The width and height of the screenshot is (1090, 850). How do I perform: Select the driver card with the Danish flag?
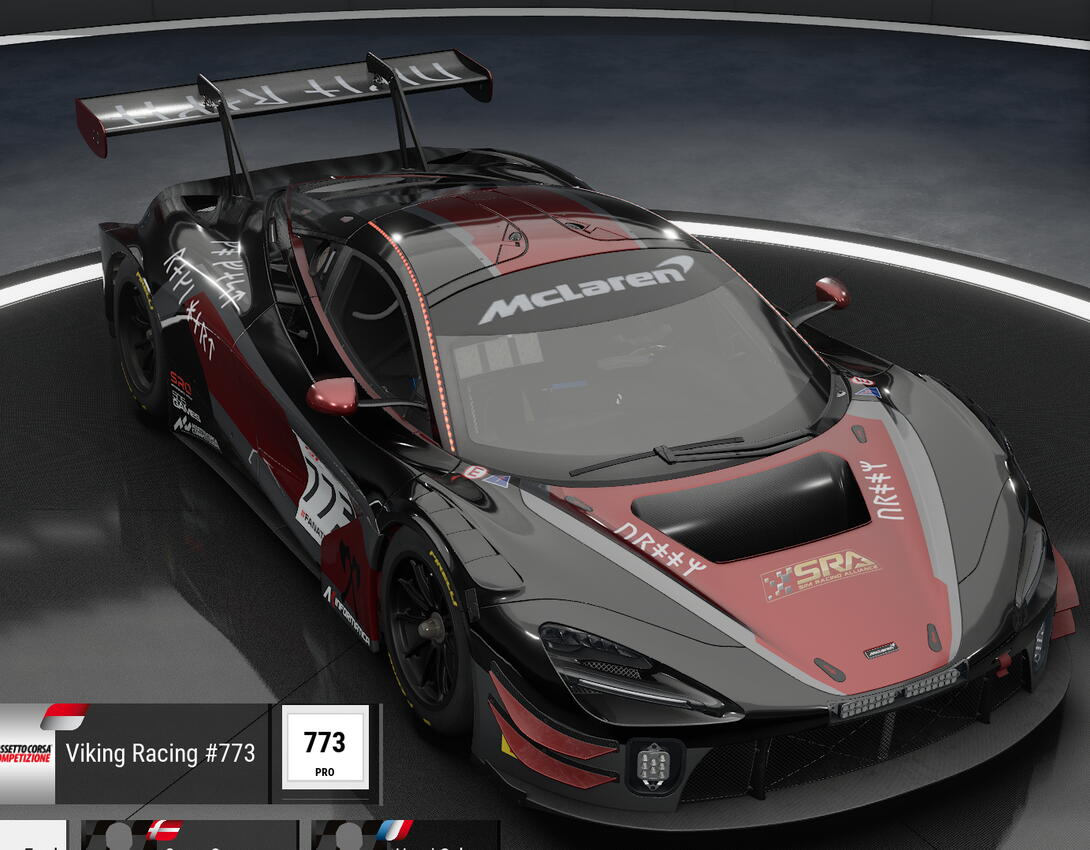pos(190,836)
